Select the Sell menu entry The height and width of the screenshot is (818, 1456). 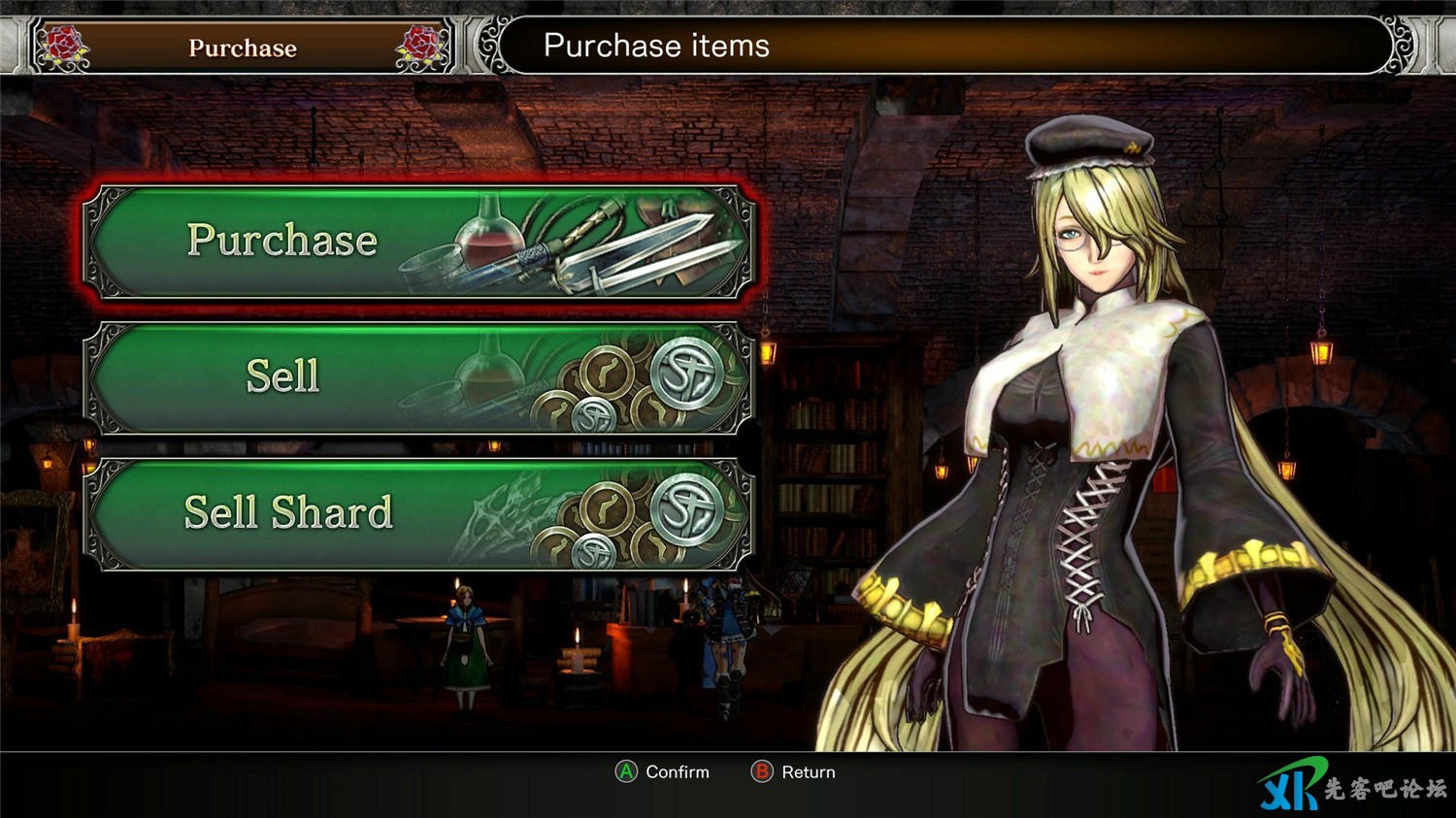click(418, 377)
